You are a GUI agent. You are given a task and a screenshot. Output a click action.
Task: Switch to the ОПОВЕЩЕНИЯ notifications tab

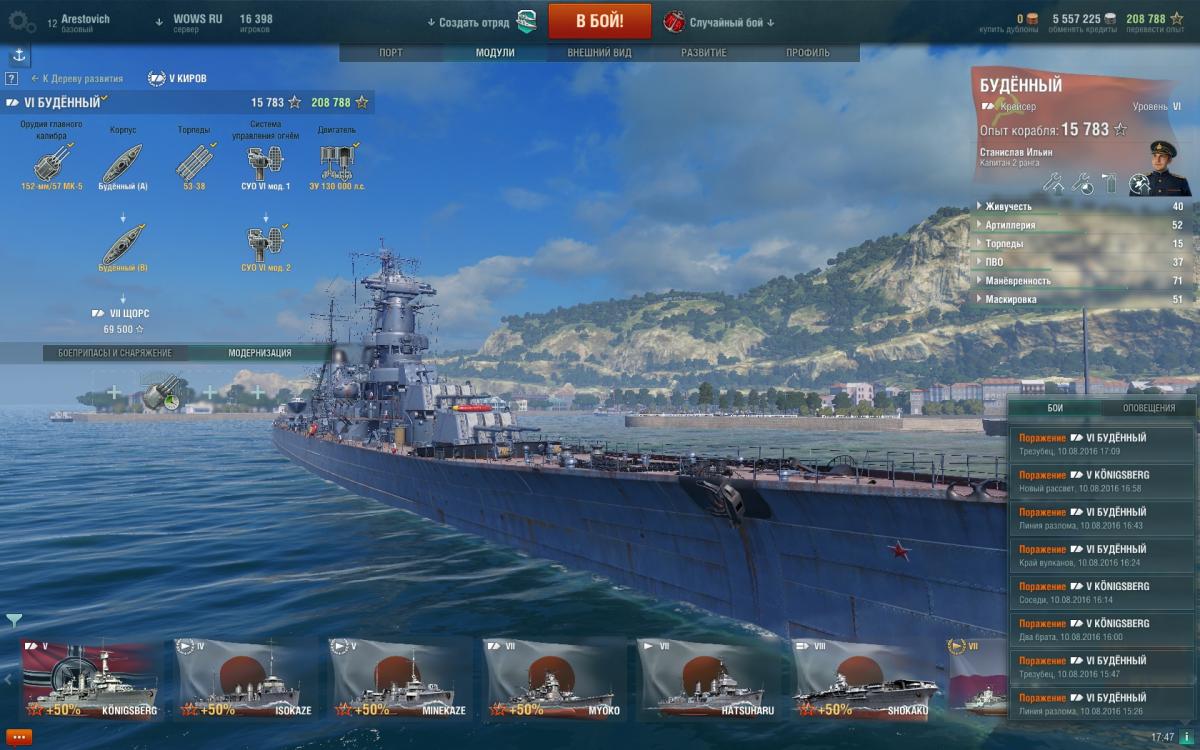[x=1147, y=408]
